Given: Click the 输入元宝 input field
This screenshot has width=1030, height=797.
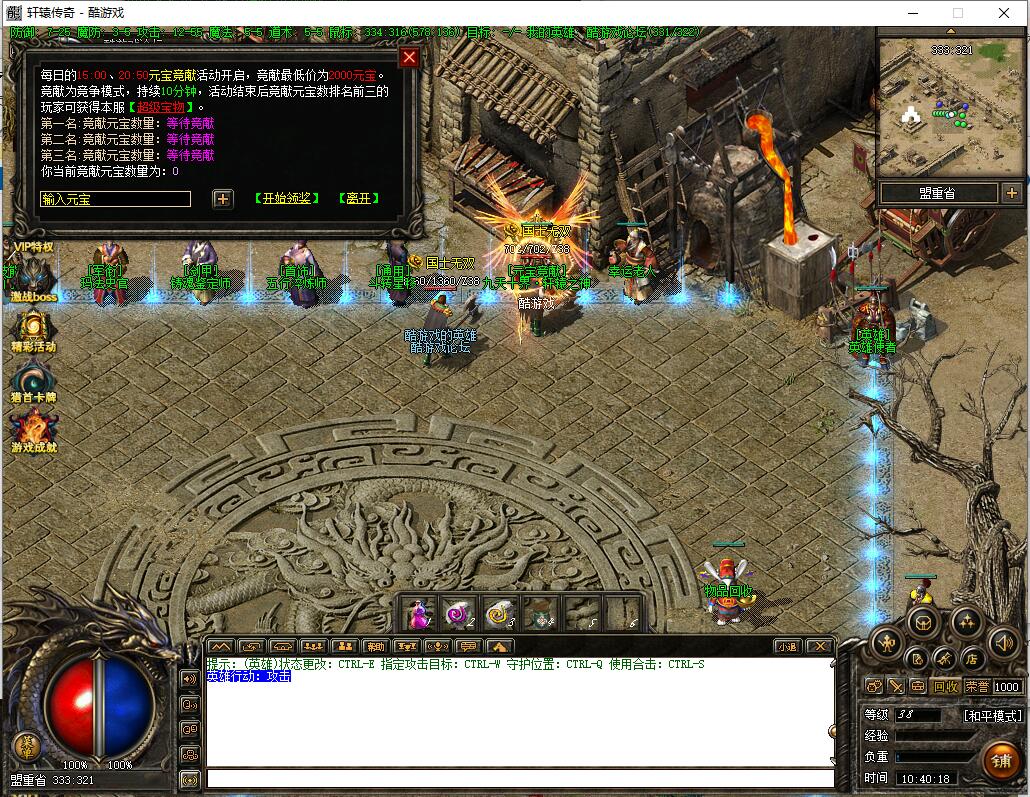Looking at the screenshot, I should pos(115,199).
